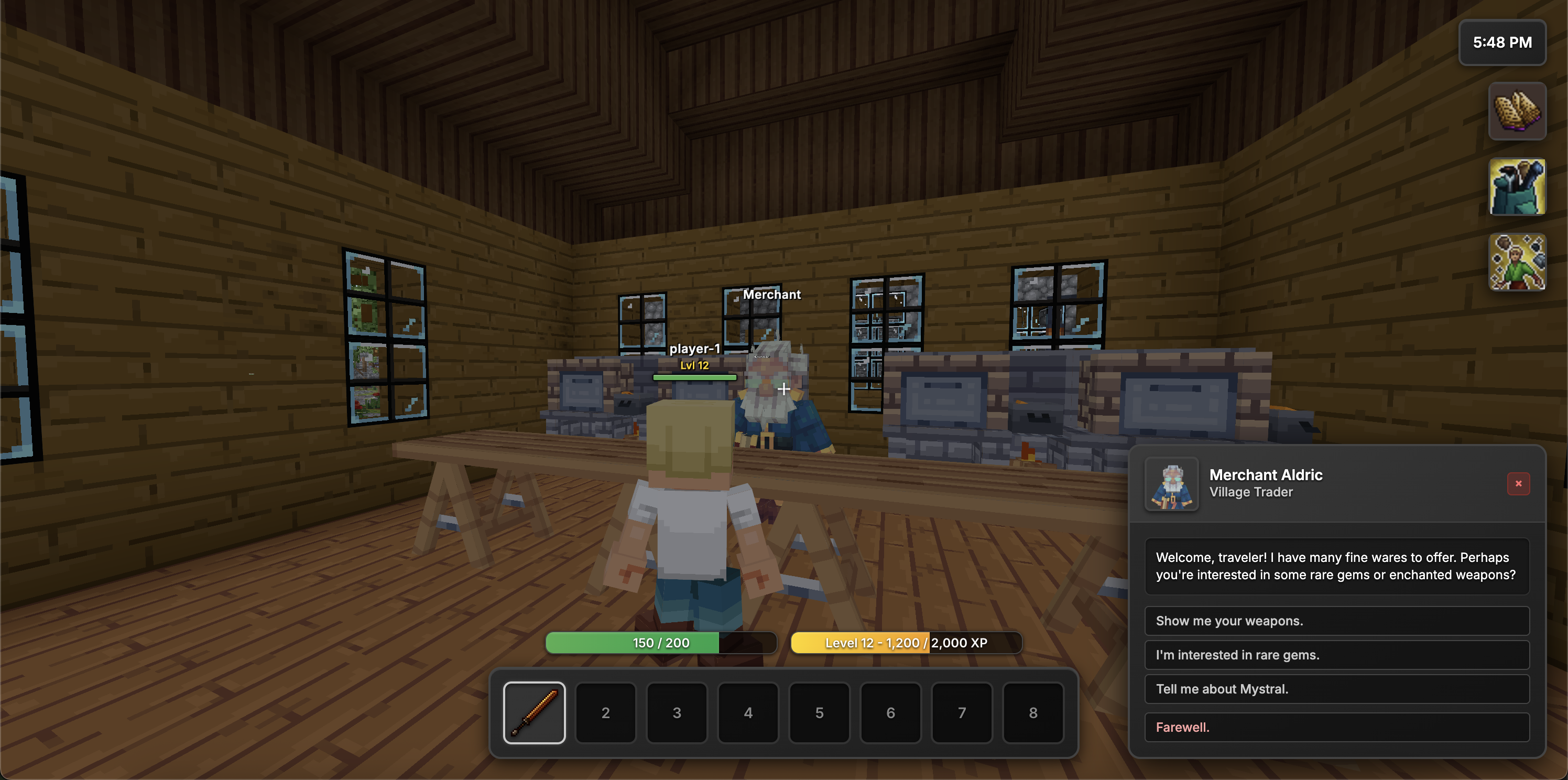This screenshot has height=780, width=1568.
Task: Select empty hotbar slot 5
Action: point(819,712)
